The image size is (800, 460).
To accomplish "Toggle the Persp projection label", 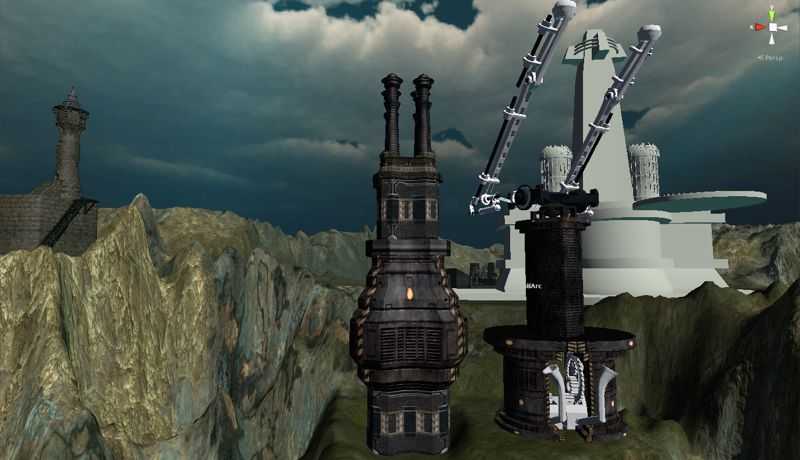I will click(772, 58).
